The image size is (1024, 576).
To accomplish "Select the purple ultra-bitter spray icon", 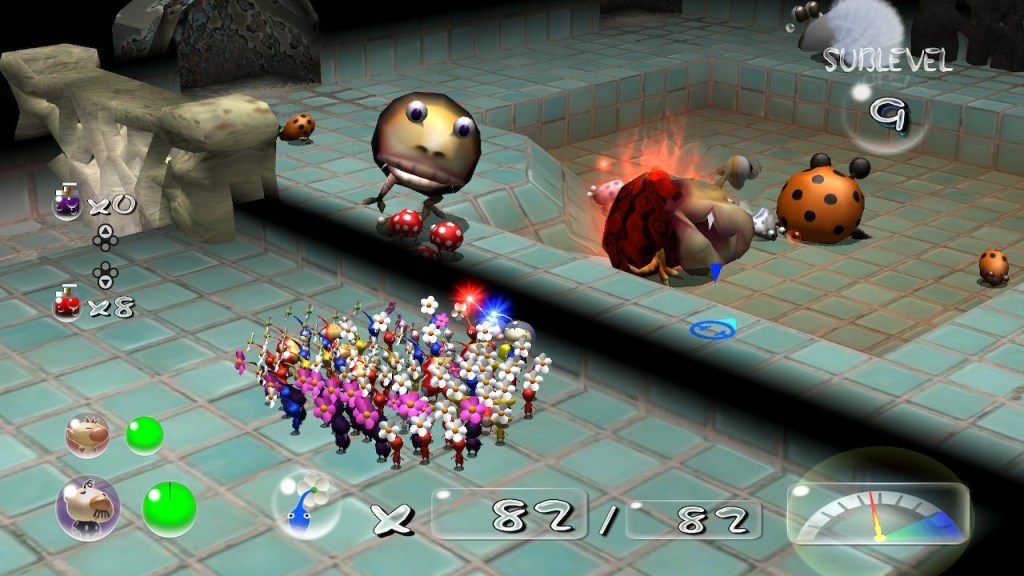I will coord(68,204).
